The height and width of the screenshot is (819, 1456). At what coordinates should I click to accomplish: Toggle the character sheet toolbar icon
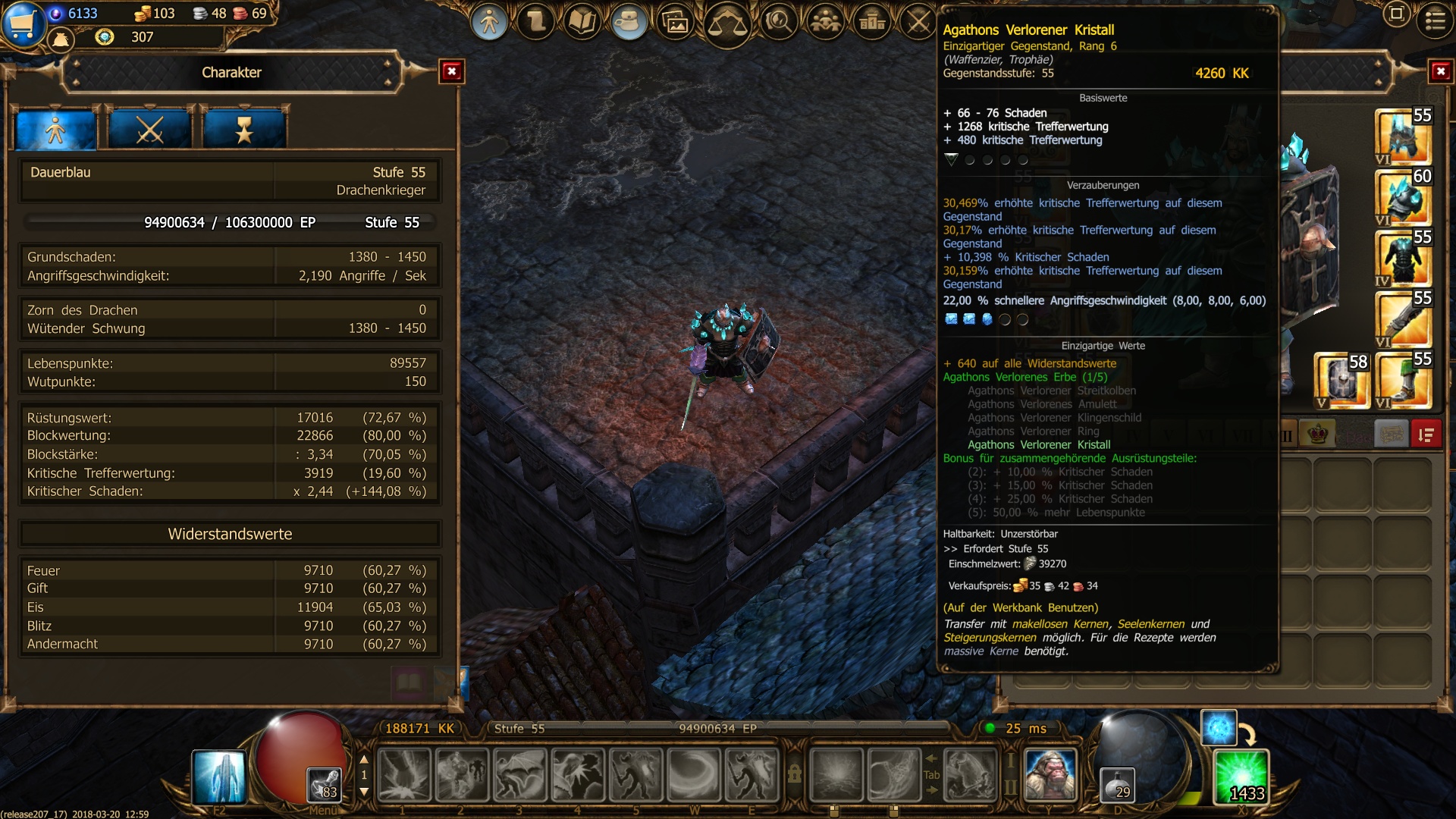[489, 22]
